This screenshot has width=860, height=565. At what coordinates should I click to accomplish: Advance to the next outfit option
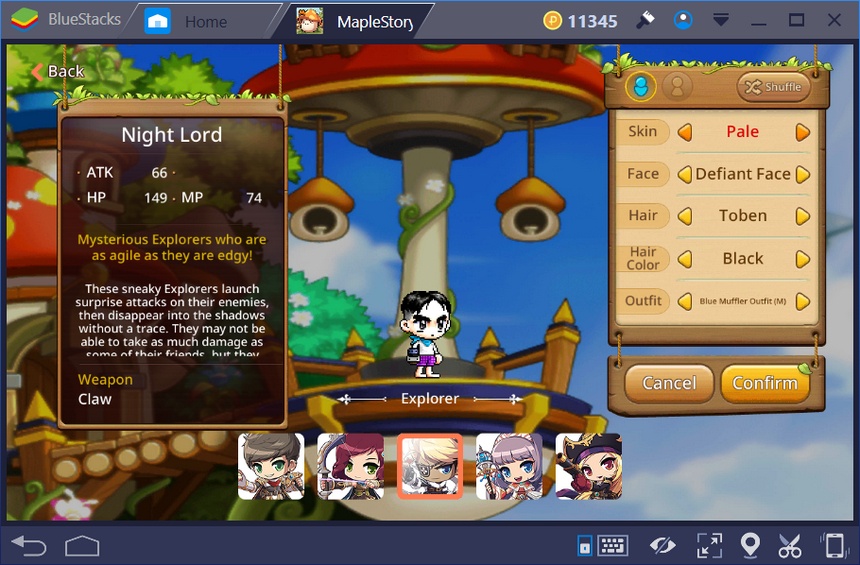802,301
